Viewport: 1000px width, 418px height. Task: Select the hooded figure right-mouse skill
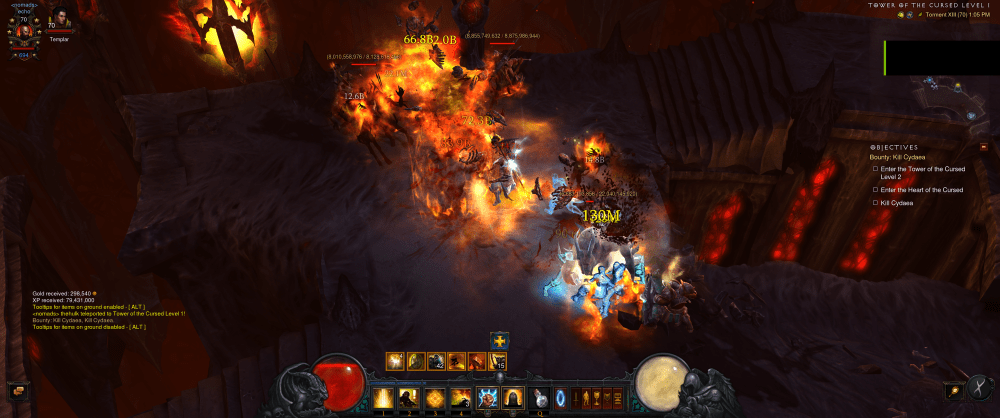coord(513,398)
